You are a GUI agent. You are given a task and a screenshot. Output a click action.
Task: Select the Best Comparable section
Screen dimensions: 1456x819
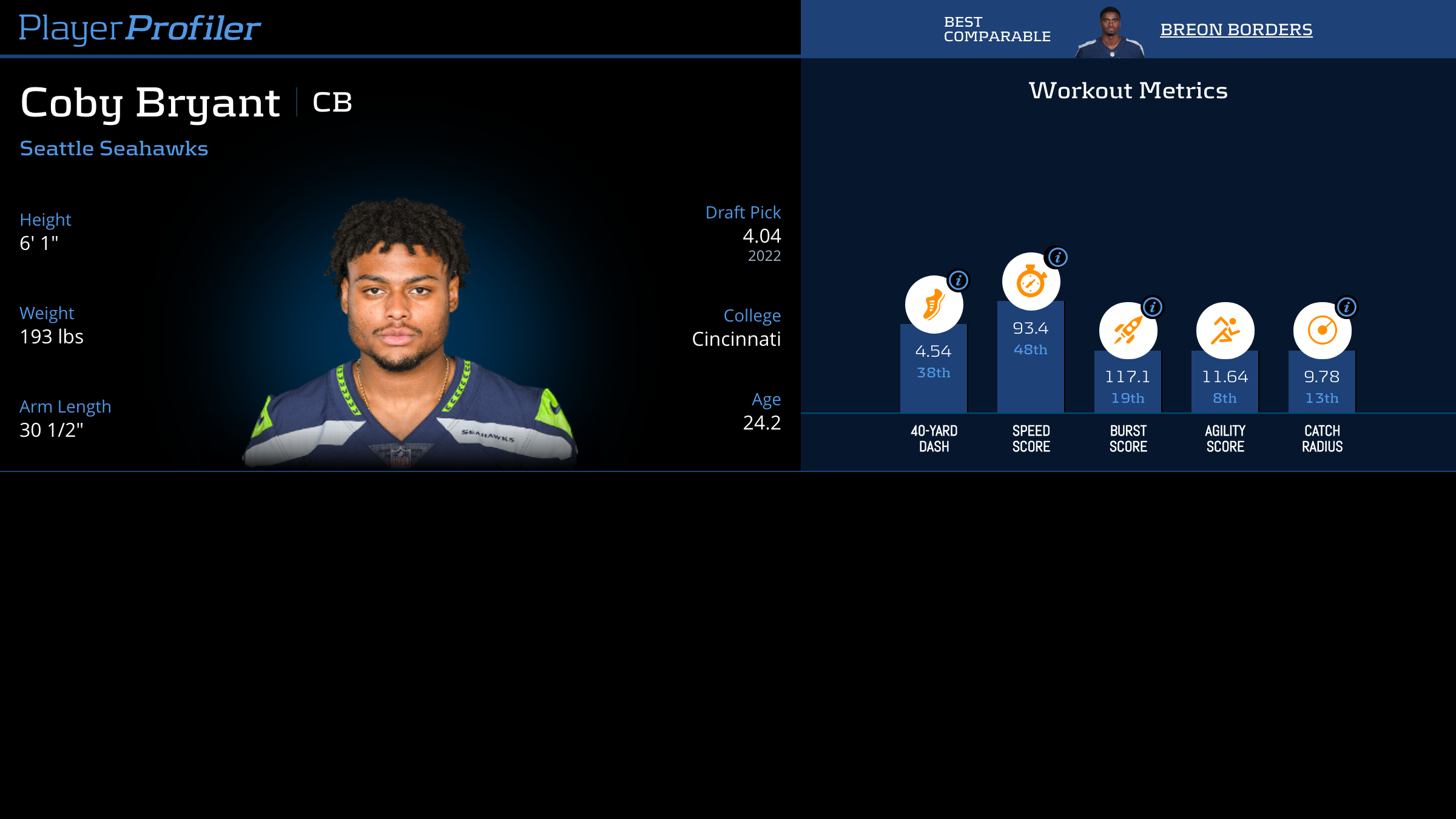[x=997, y=28]
